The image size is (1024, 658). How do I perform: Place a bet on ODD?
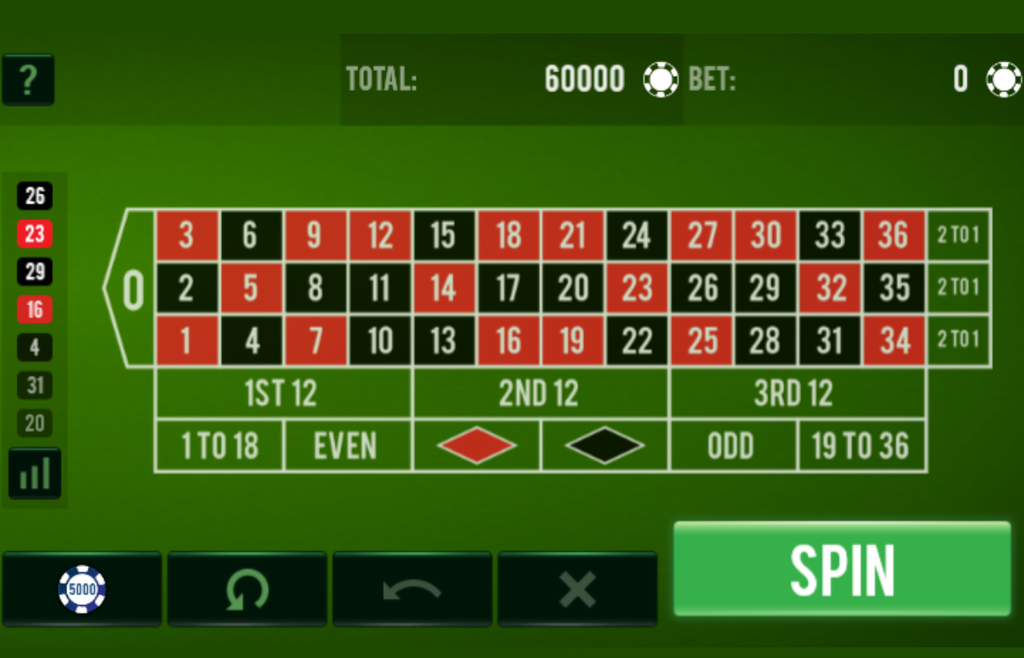pos(732,446)
